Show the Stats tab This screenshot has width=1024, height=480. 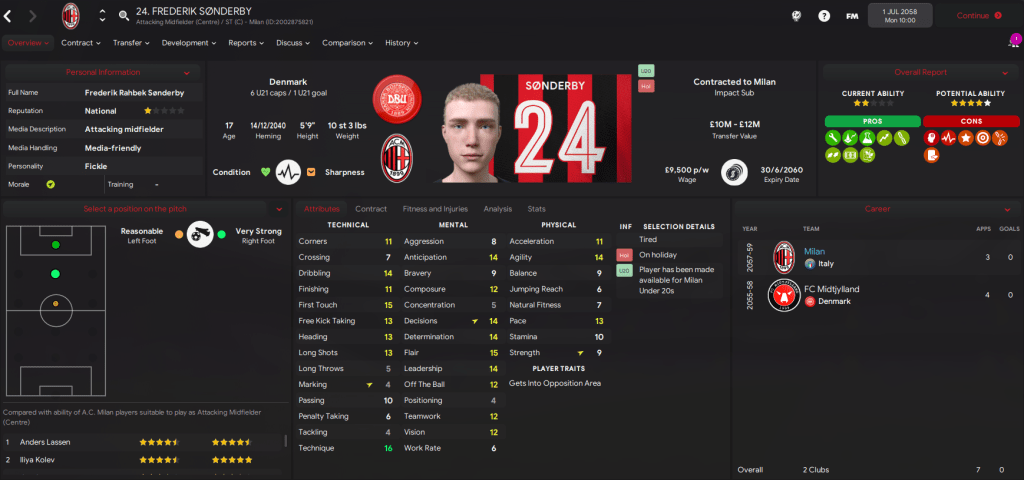(536, 209)
